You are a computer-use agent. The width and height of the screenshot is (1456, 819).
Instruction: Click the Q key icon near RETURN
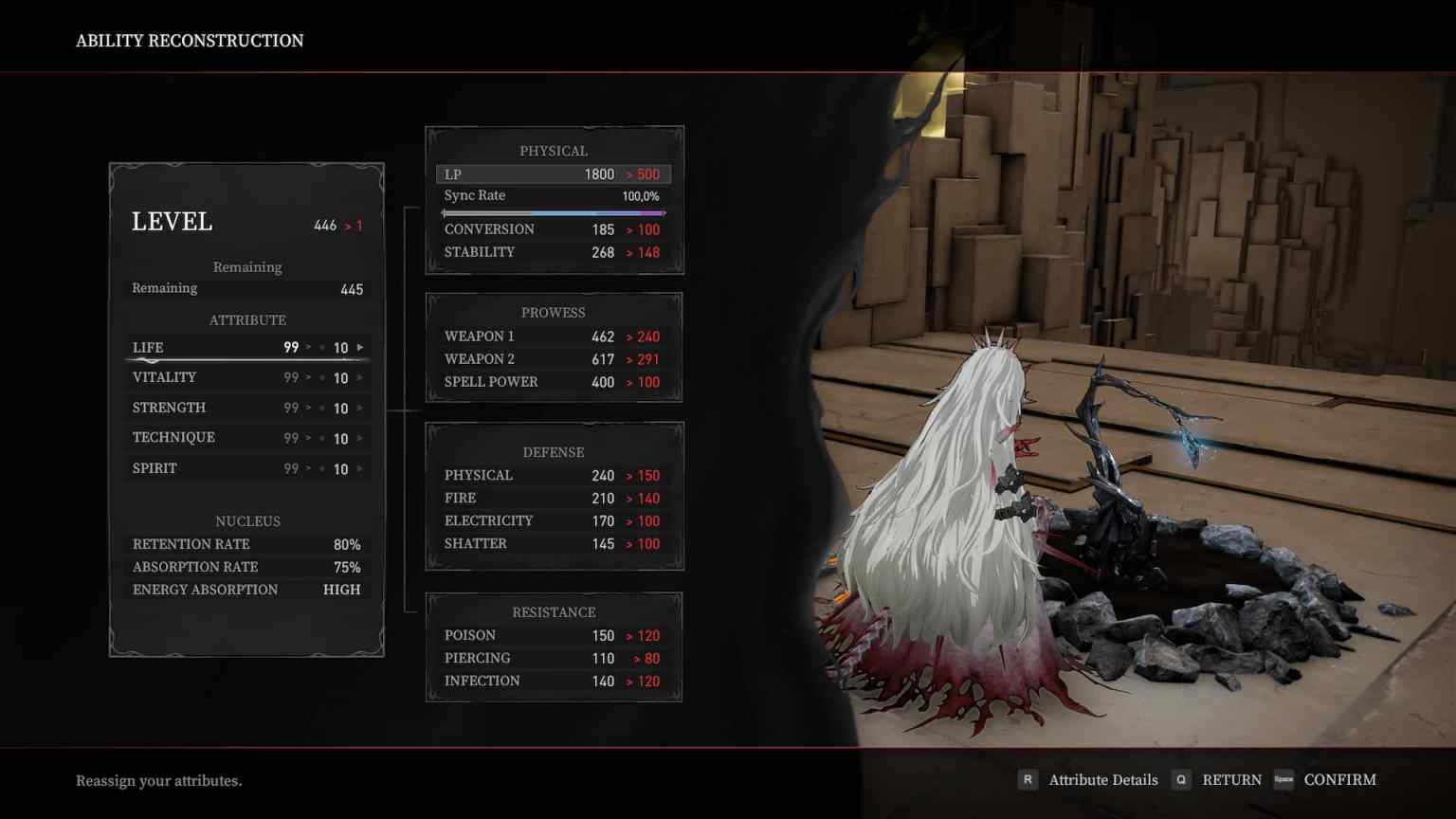pyautogui.click(x=1181, y=779)
